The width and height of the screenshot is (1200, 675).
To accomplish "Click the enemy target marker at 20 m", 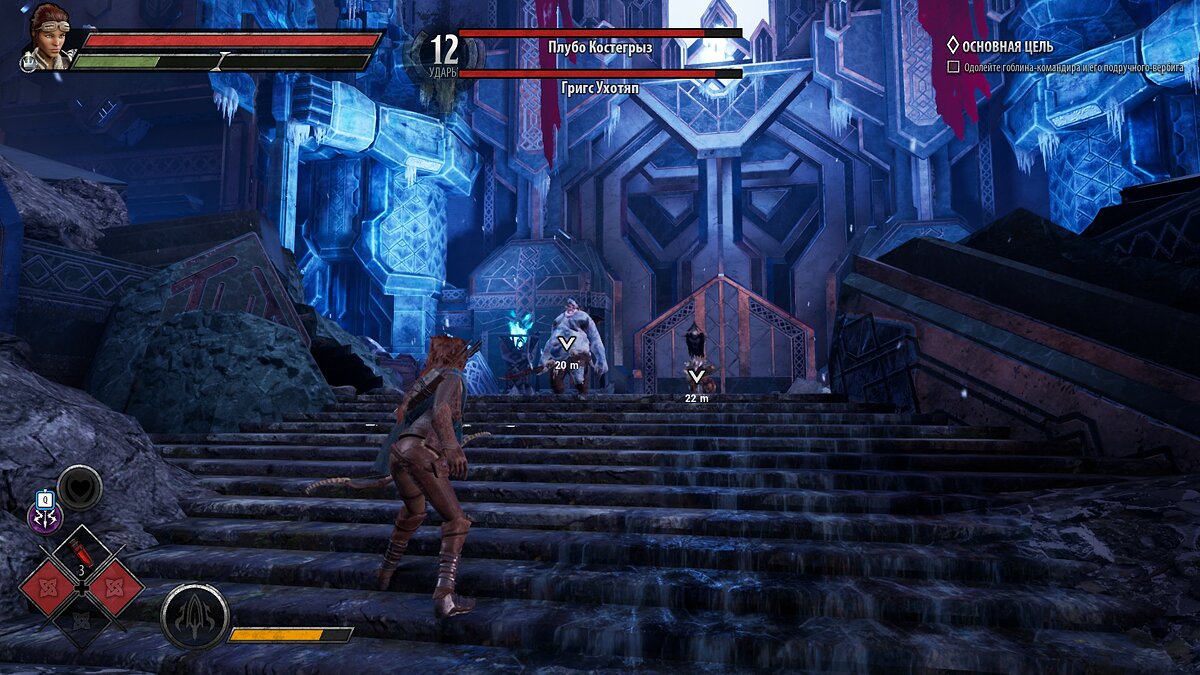I will (x=567, y=345).
